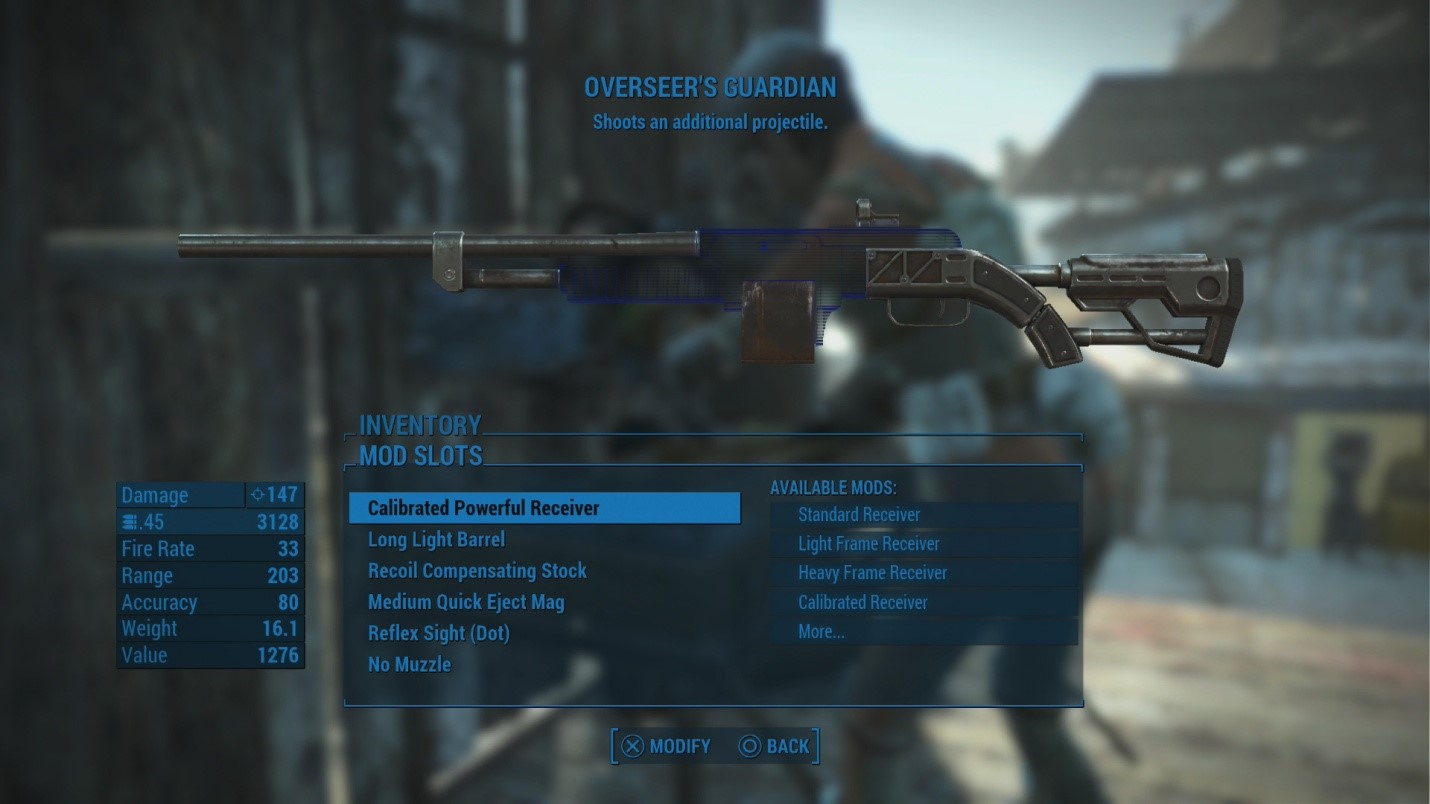Image resolution: width=1430 pixels, height=804 pixels.
Task: Select the Recoil Compensating Stock slot
Action: point(476,571)
